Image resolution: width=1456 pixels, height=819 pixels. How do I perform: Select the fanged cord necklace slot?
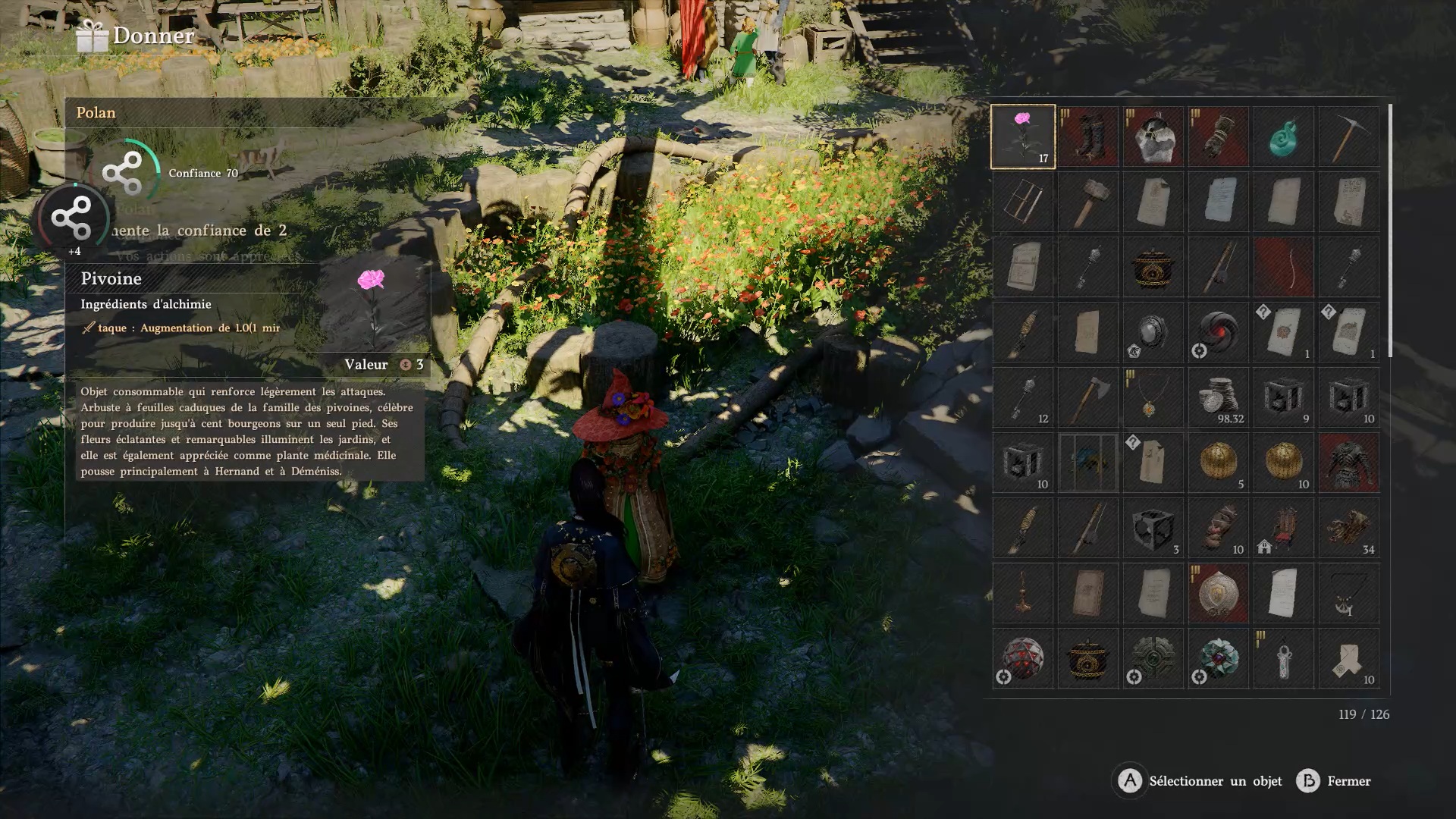coord(1348,593)
